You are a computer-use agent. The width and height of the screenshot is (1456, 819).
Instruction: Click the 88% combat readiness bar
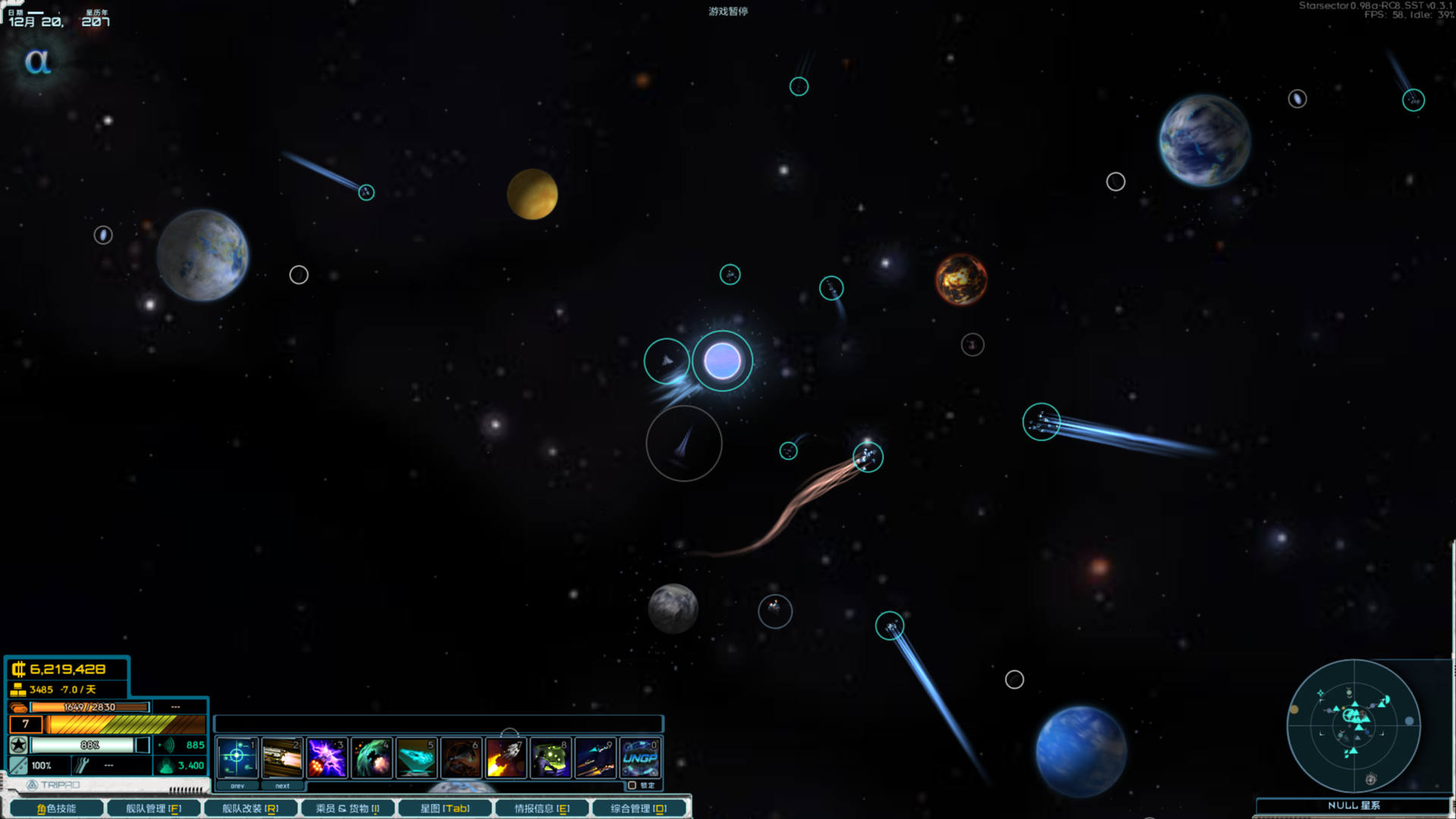(91, 745)
